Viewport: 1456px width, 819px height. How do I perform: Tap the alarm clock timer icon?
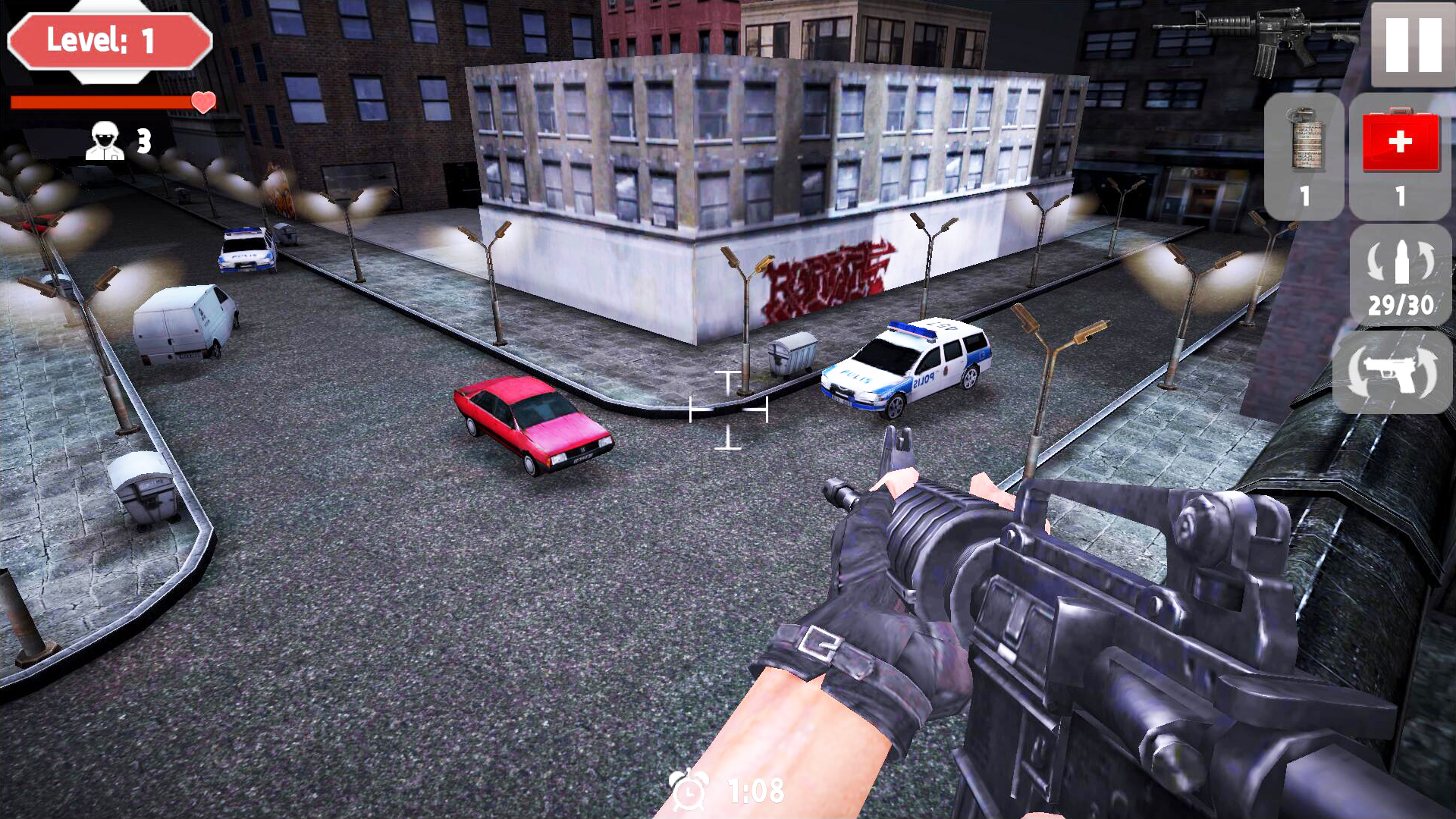coord(689,792)
